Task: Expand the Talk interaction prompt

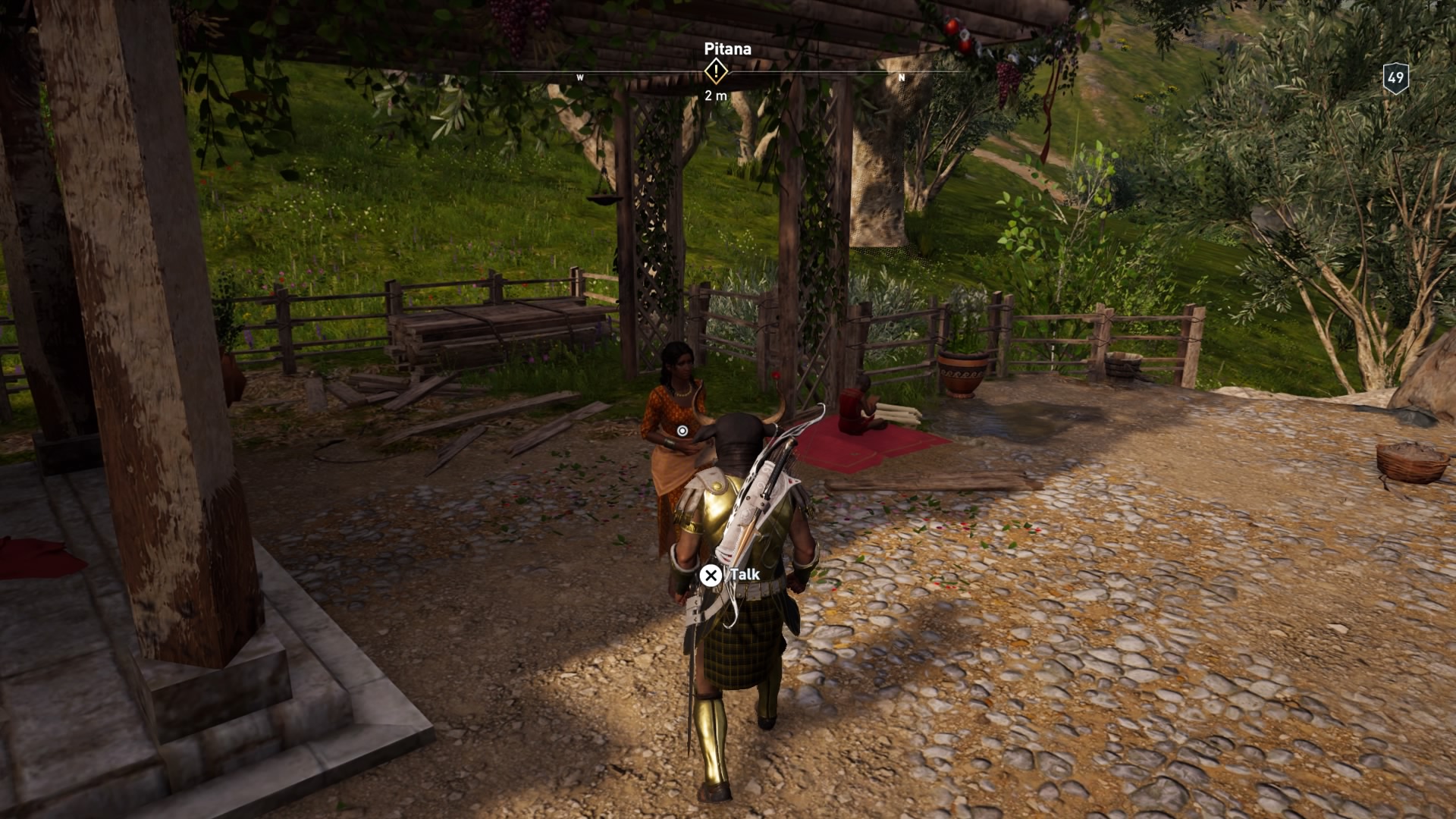Action: tap(724, 576)
